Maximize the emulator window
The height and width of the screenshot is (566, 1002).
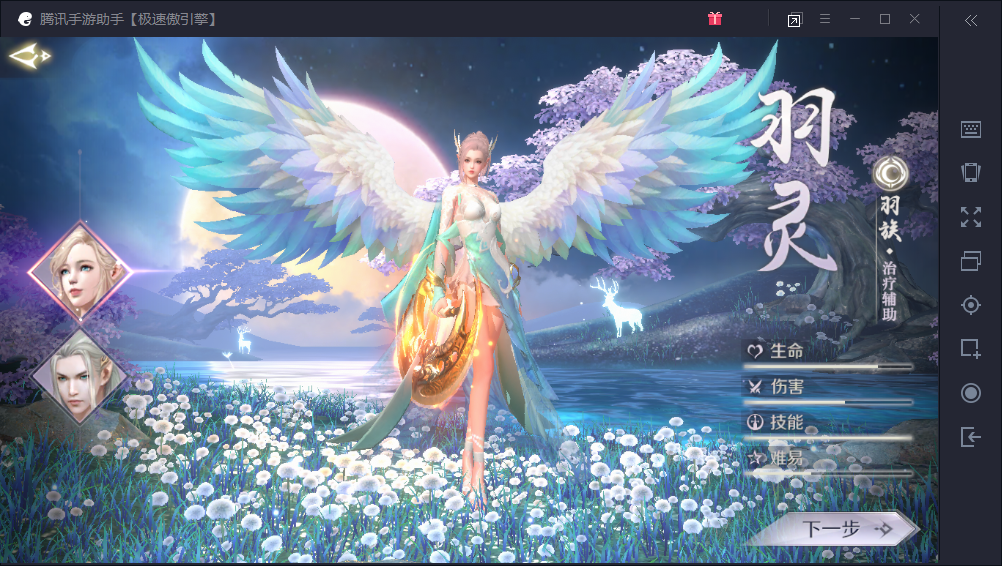[885, 19]
